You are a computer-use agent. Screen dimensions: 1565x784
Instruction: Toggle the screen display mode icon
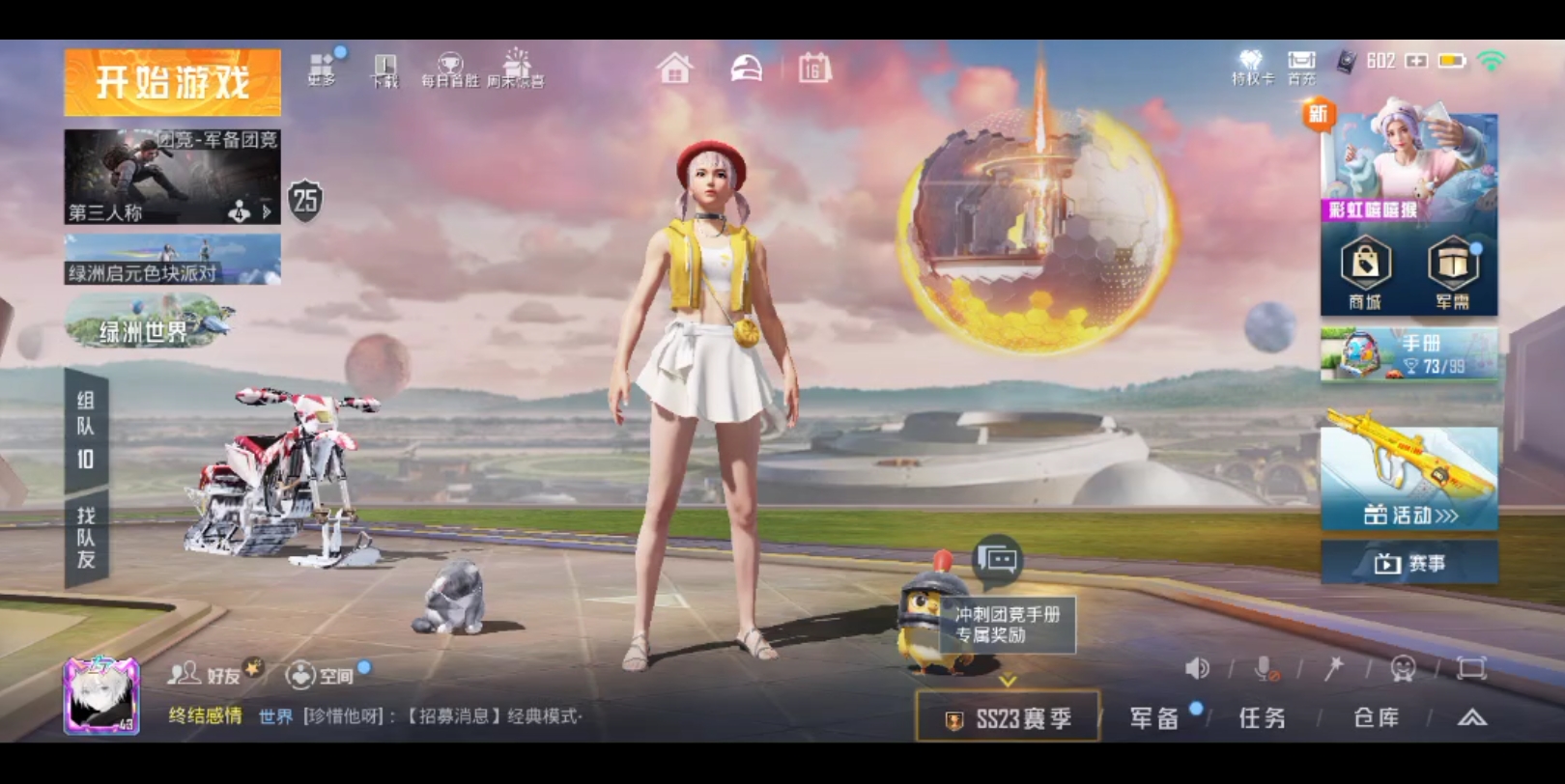pos(1472,666)
